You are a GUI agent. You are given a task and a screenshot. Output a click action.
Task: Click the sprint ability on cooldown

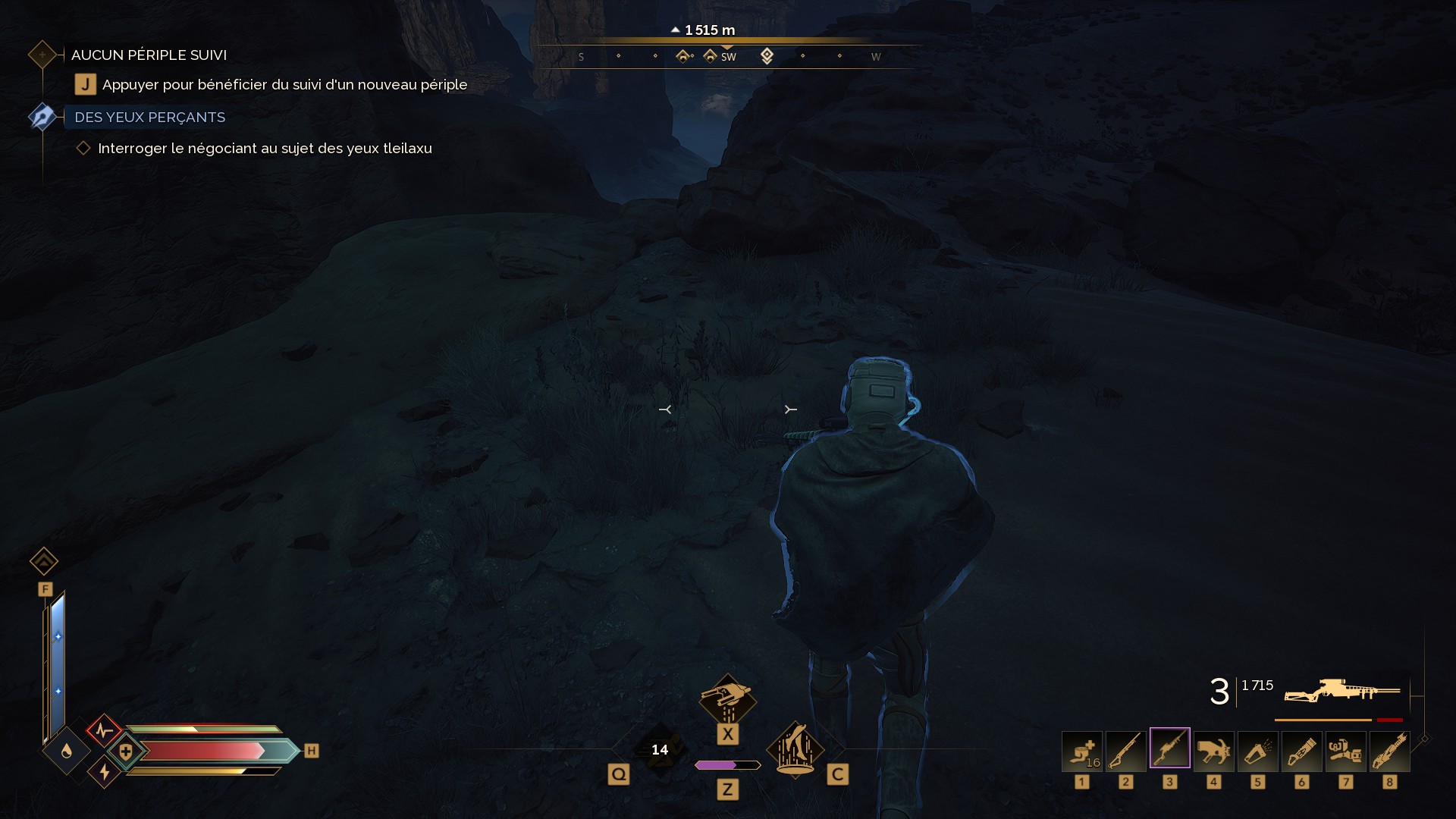[660, 750]
